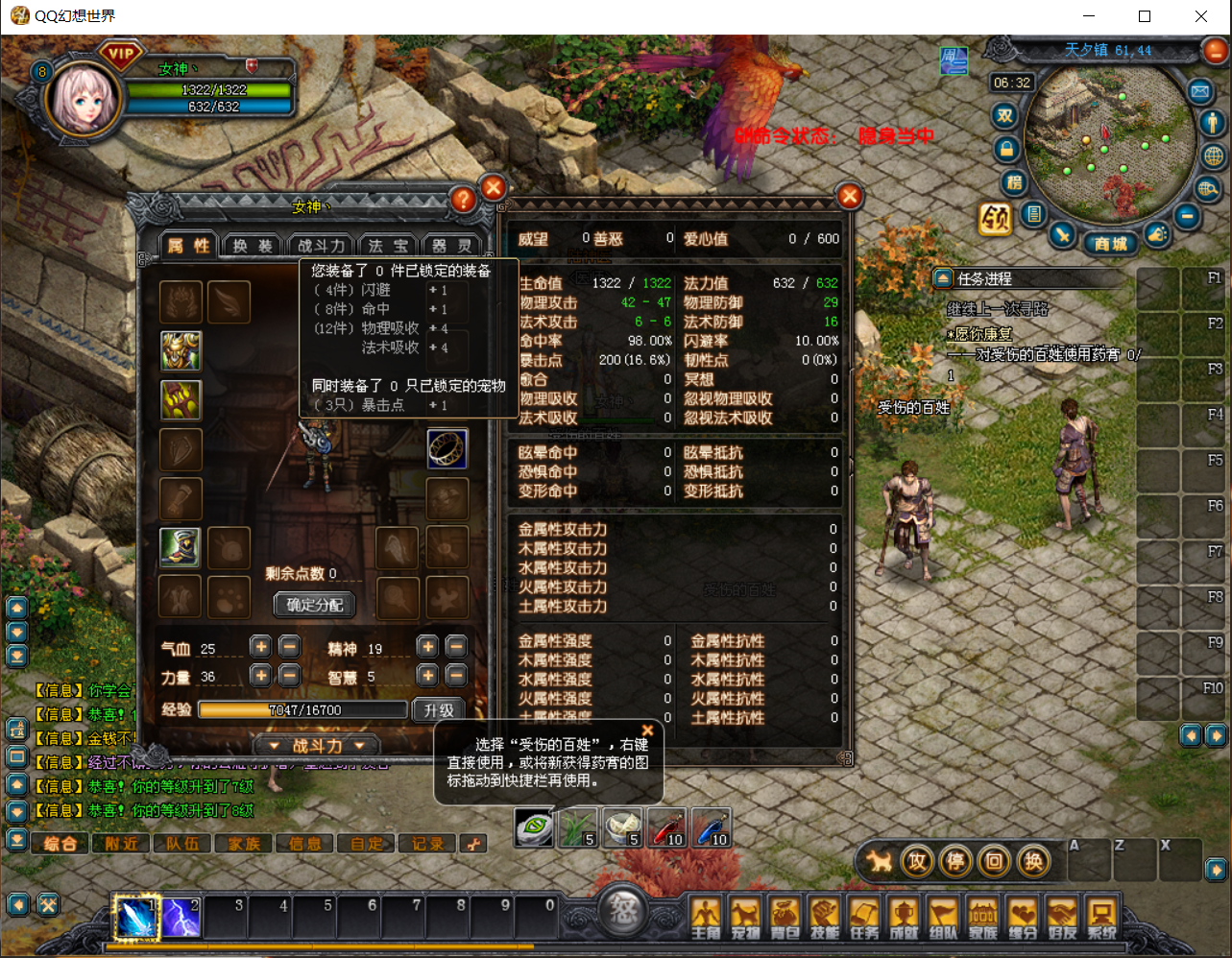Click the 确定分配 button
The height and width of the screenshot is (958, 1232).
point(315,605)
